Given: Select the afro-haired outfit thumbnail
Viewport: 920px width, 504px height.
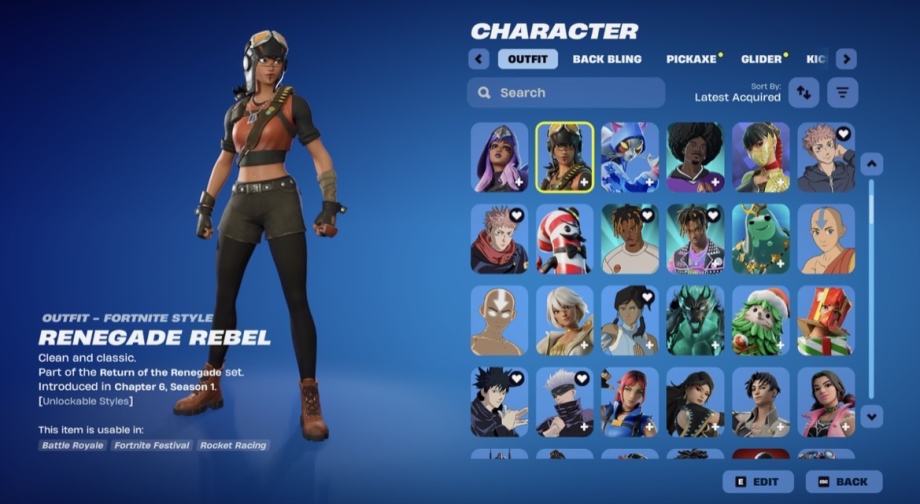Looking at the screenshot, I should [x=695, y=157].
